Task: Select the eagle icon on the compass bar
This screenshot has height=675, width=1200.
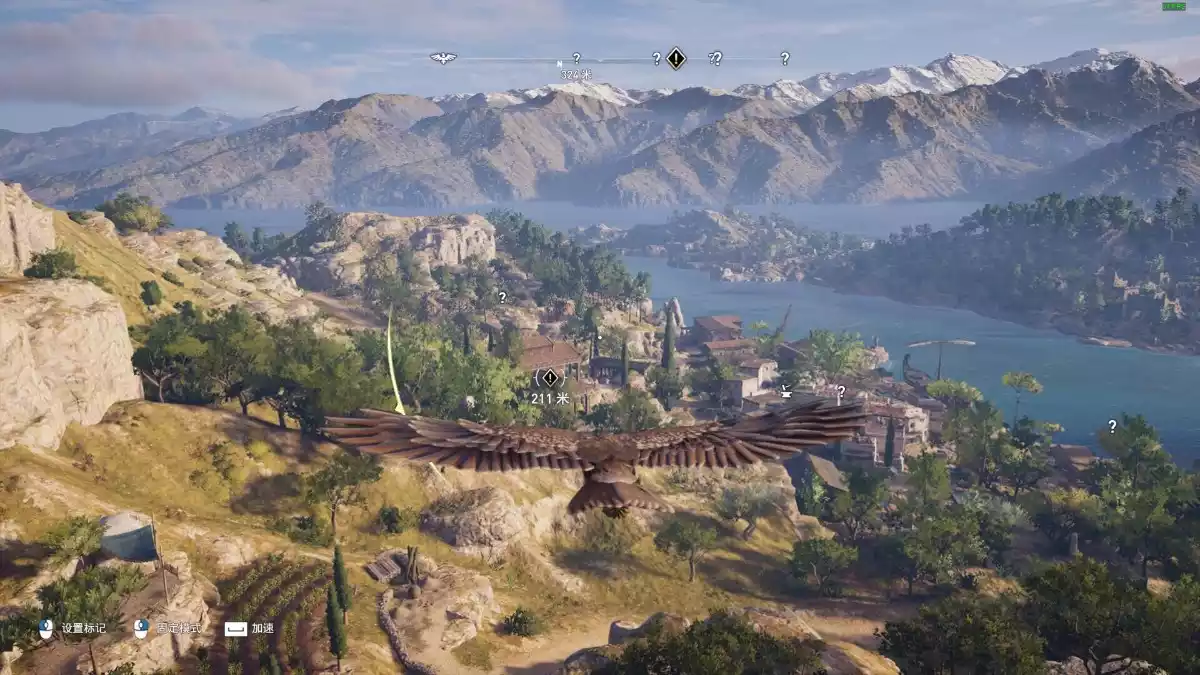Action: coord(443,58)
